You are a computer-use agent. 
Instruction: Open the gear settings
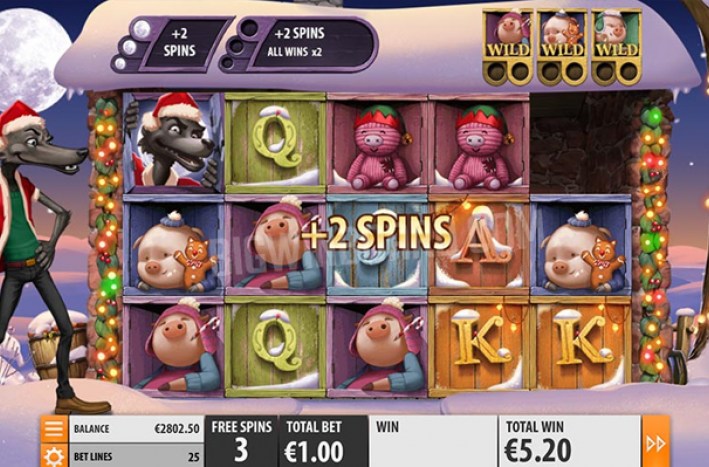coord(54,457)
